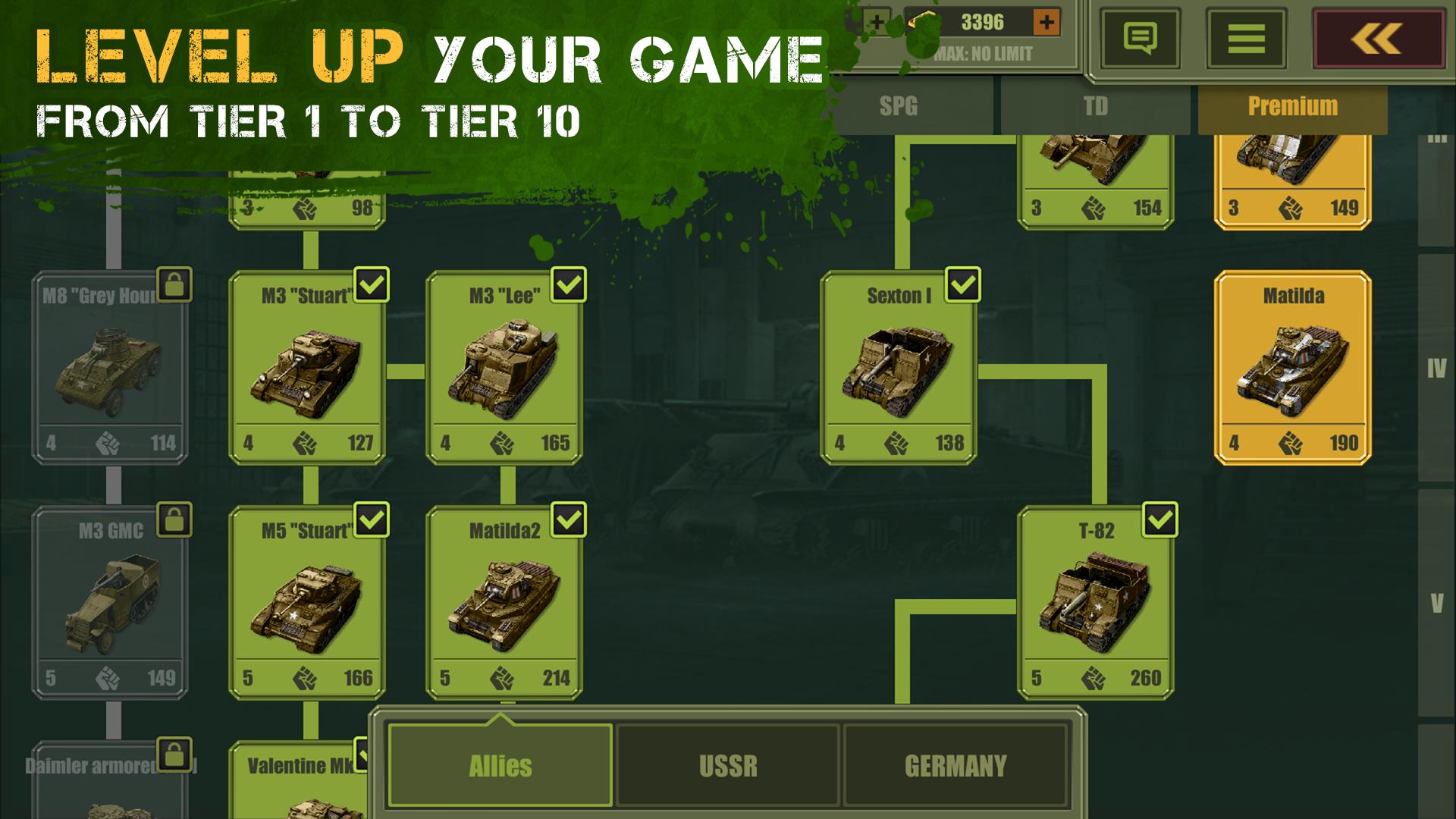
Task: Click the back double-chevron arrow
Action: [x=1376, y=38]
